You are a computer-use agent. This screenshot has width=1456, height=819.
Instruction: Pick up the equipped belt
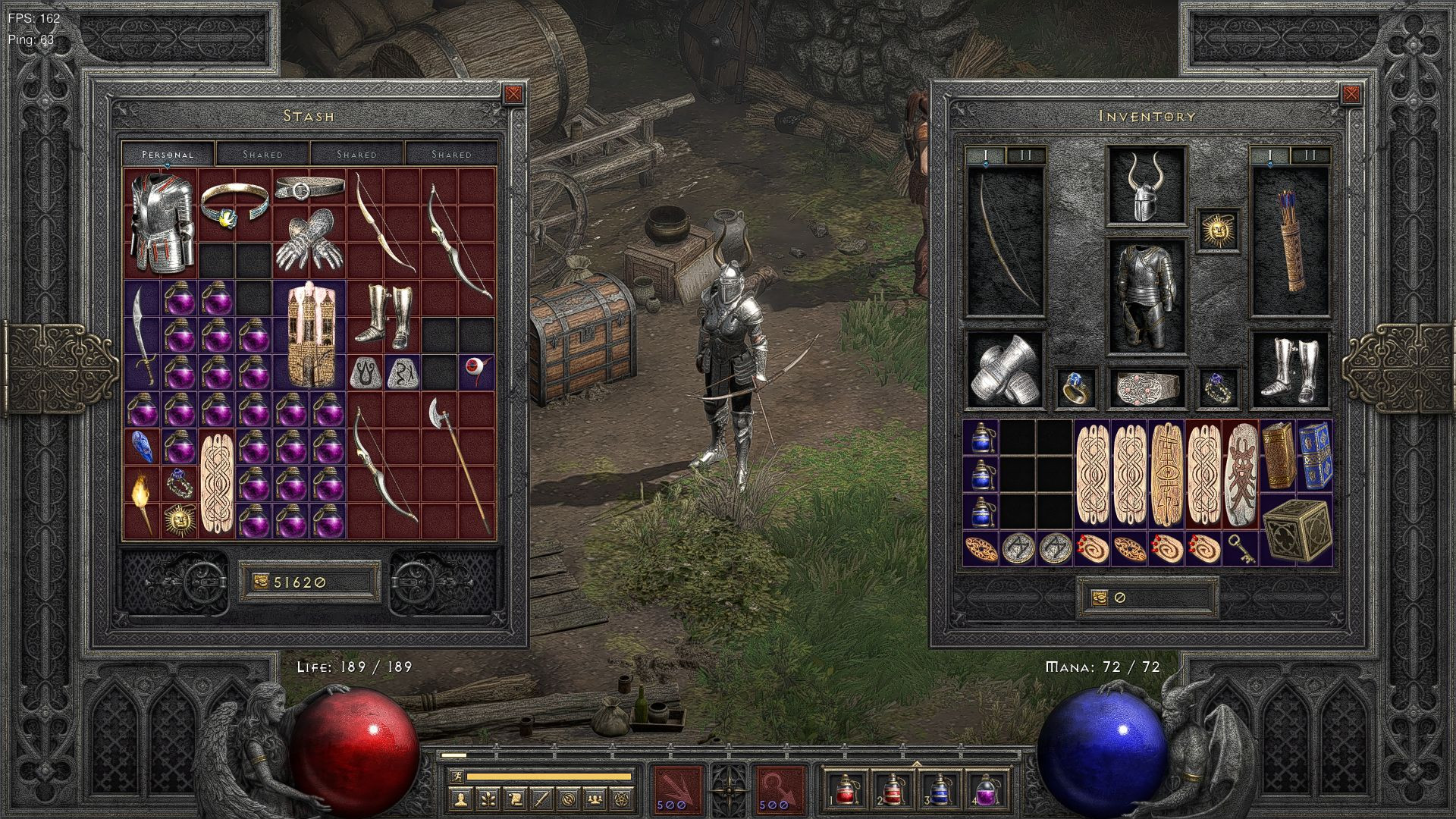(x=1145, y=388)
